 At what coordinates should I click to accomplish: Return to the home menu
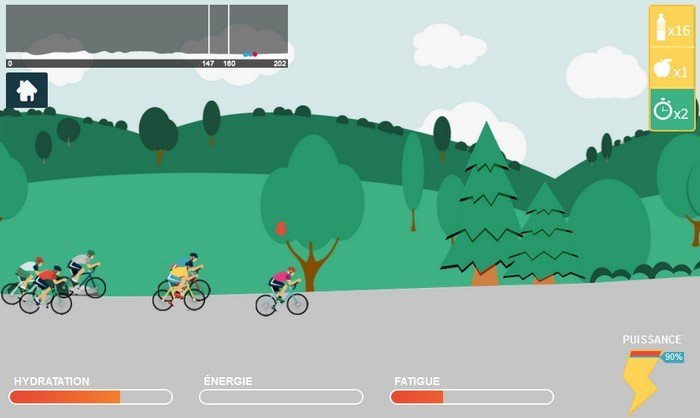tap(27, 90)
